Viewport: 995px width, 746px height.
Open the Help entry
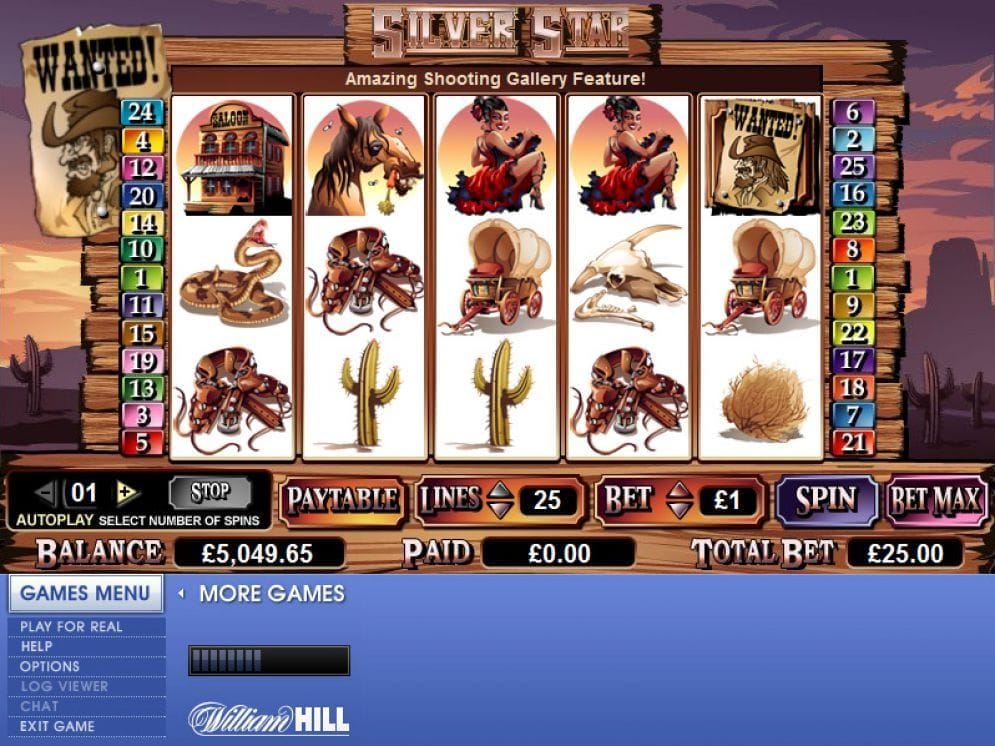pos(37,646)
